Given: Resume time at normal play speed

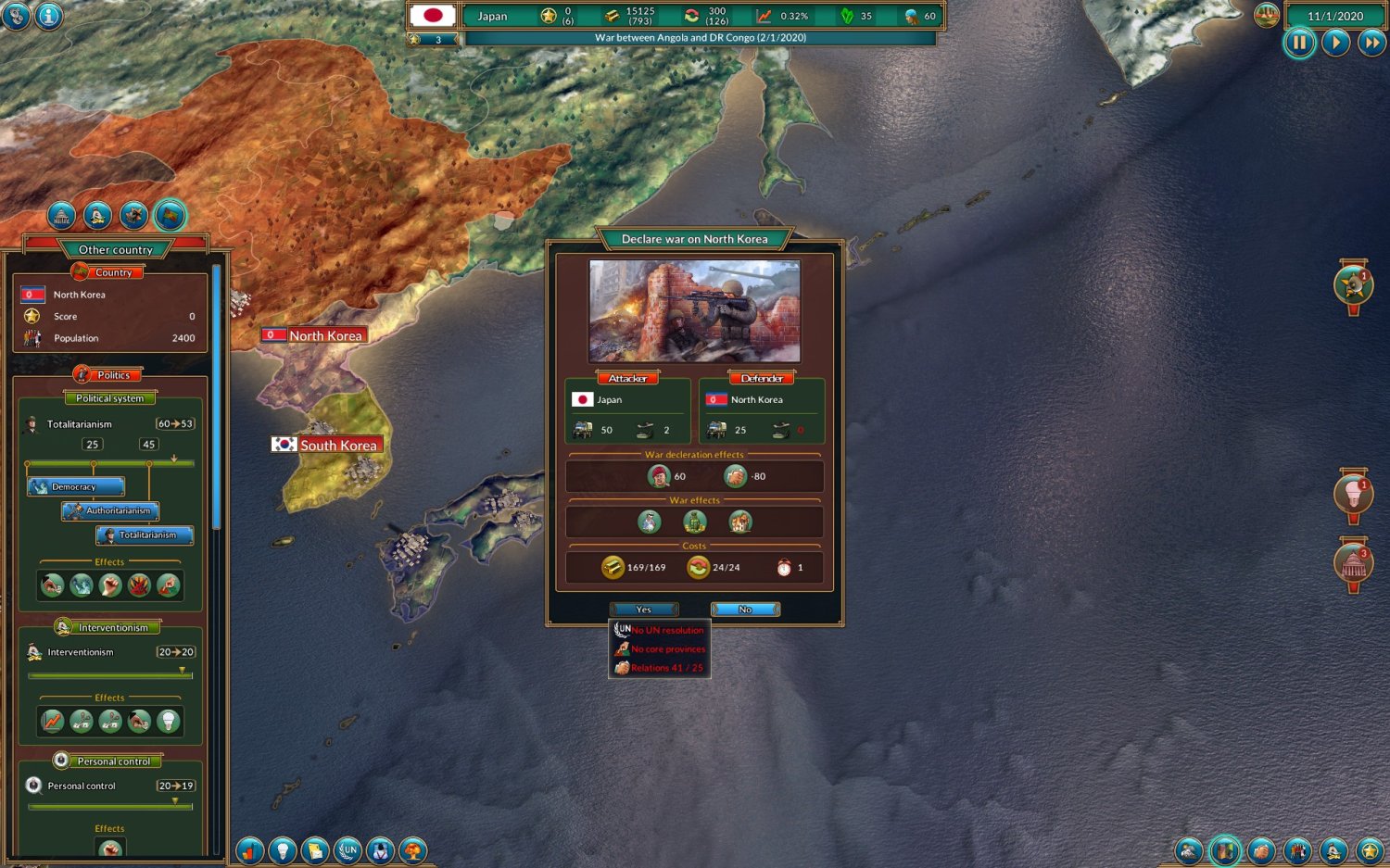Looking at the screenshot, I should pos(1335,43).
